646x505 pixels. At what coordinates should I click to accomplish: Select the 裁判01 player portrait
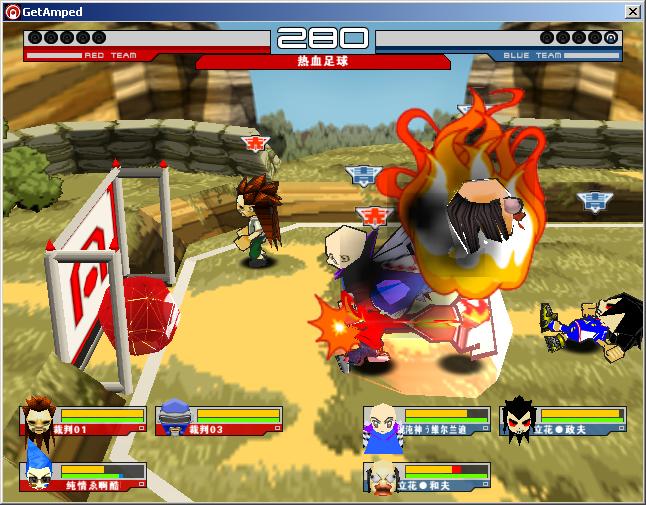[x=38, y=418]
